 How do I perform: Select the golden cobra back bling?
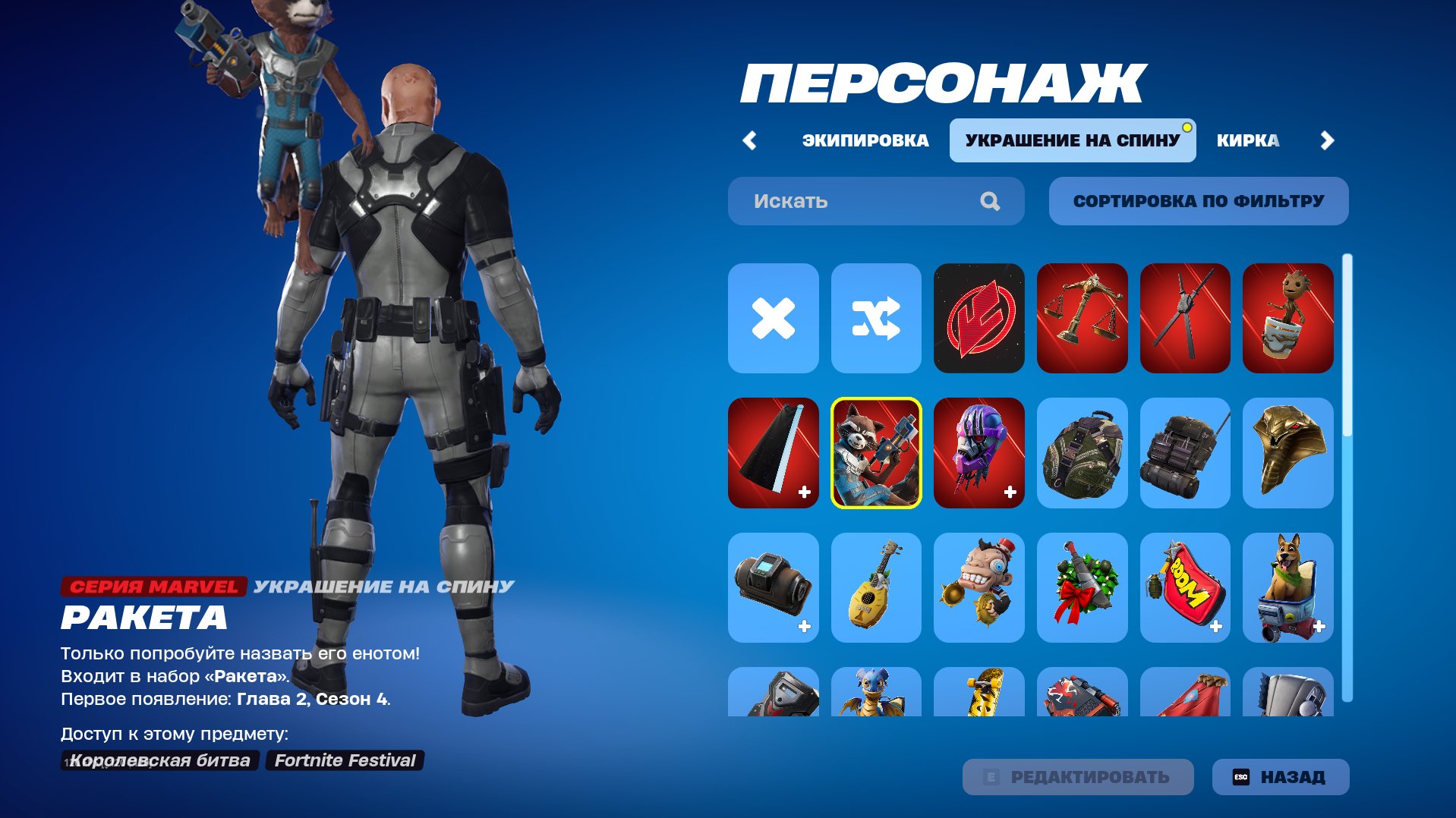[1287, 452]
